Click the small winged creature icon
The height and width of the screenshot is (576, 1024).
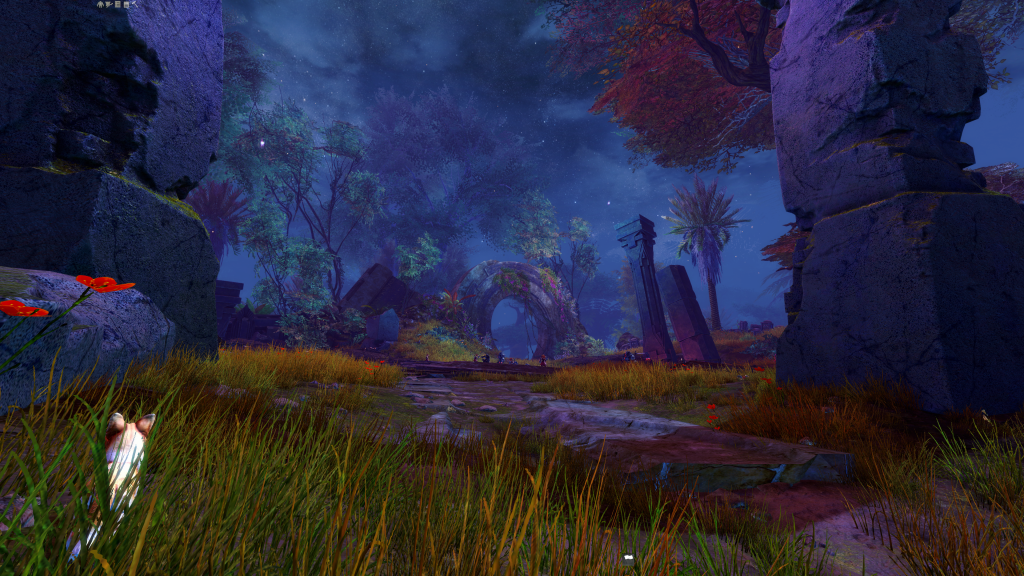tap(109, 5)
